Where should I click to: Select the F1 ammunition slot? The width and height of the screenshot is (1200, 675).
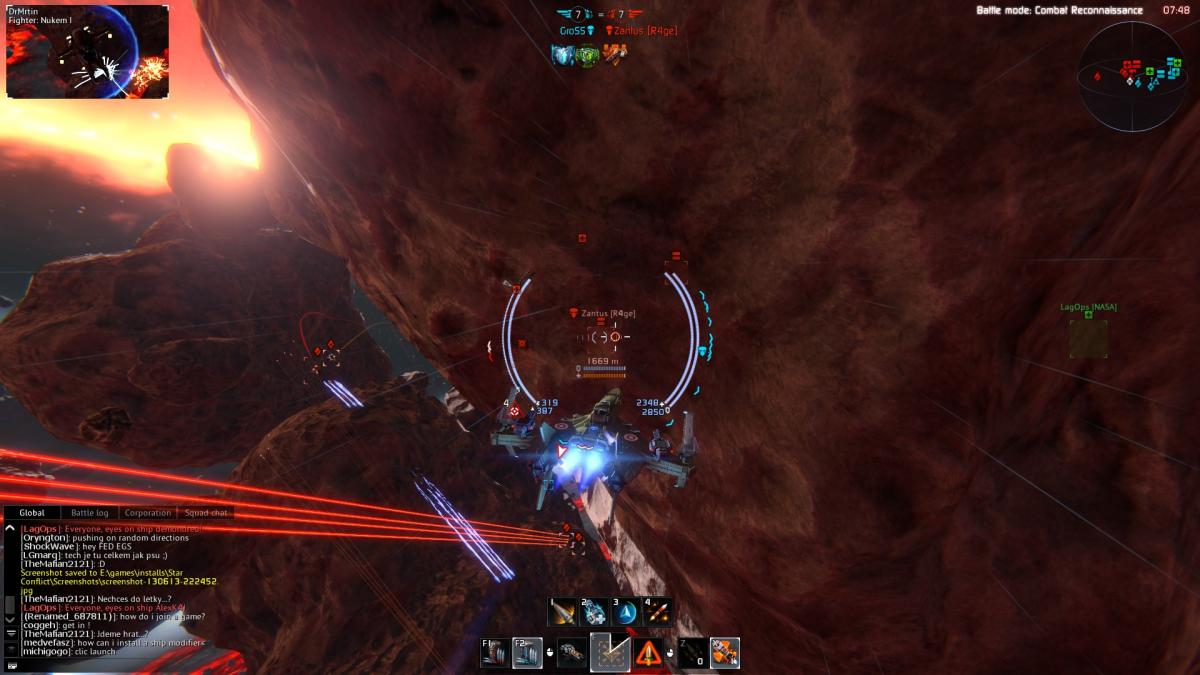pos(496,653)
